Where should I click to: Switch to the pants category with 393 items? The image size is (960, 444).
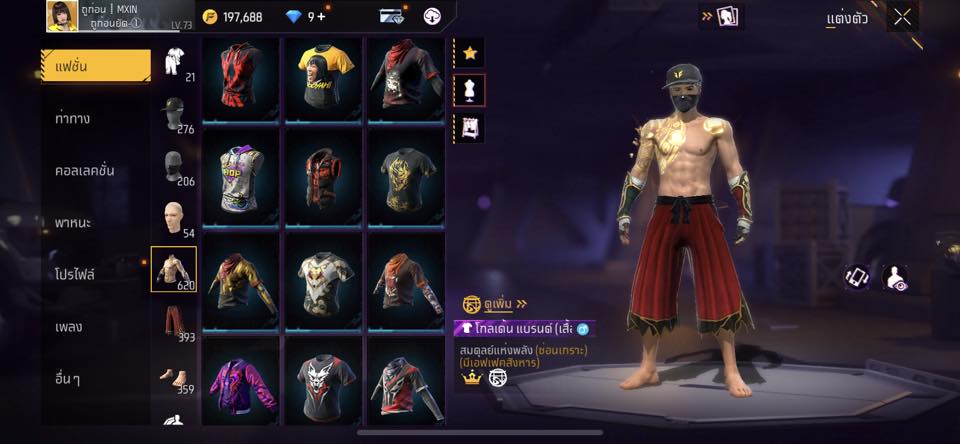click(174, 322)
